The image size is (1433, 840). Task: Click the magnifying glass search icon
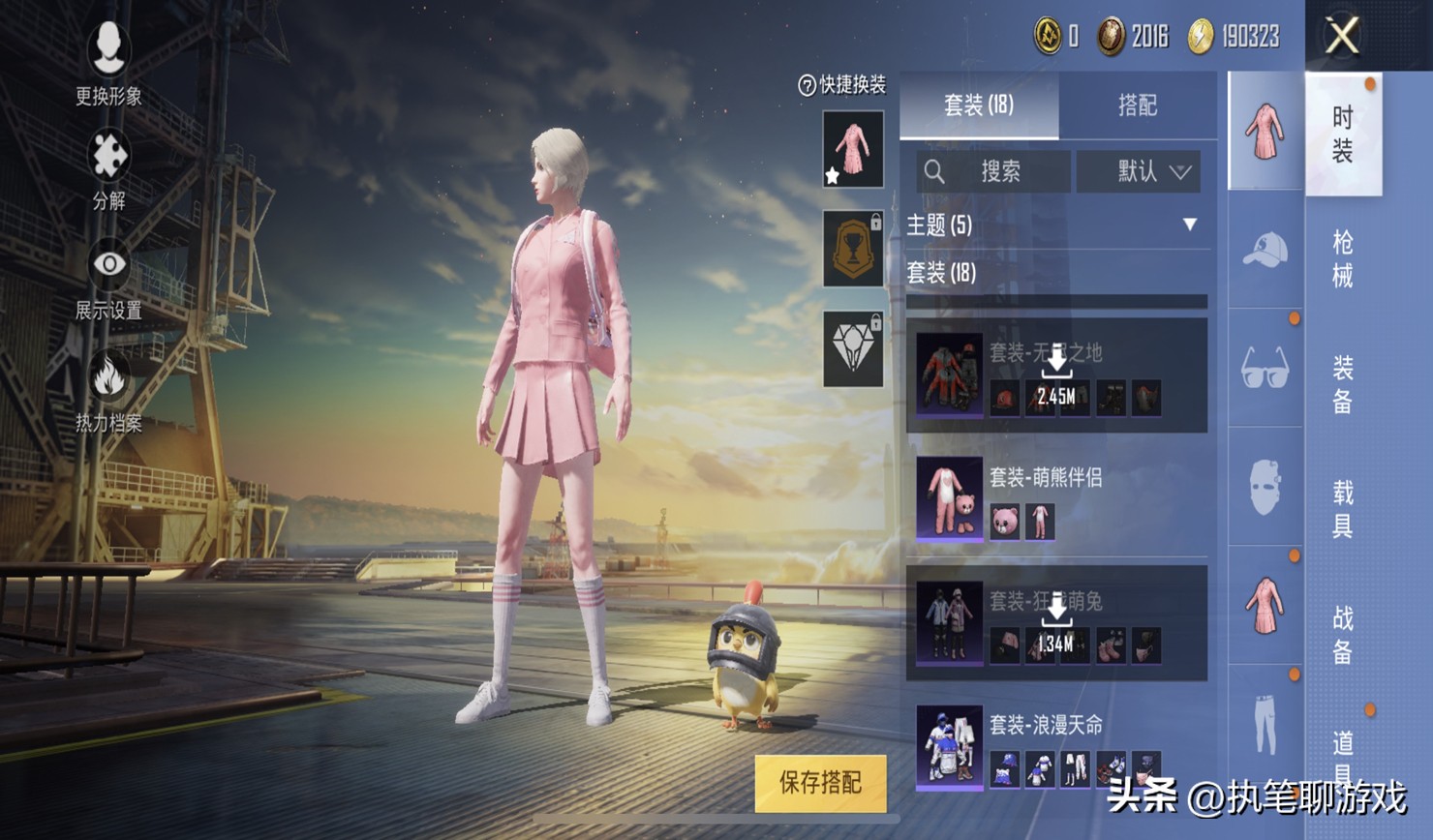[935, 171]
